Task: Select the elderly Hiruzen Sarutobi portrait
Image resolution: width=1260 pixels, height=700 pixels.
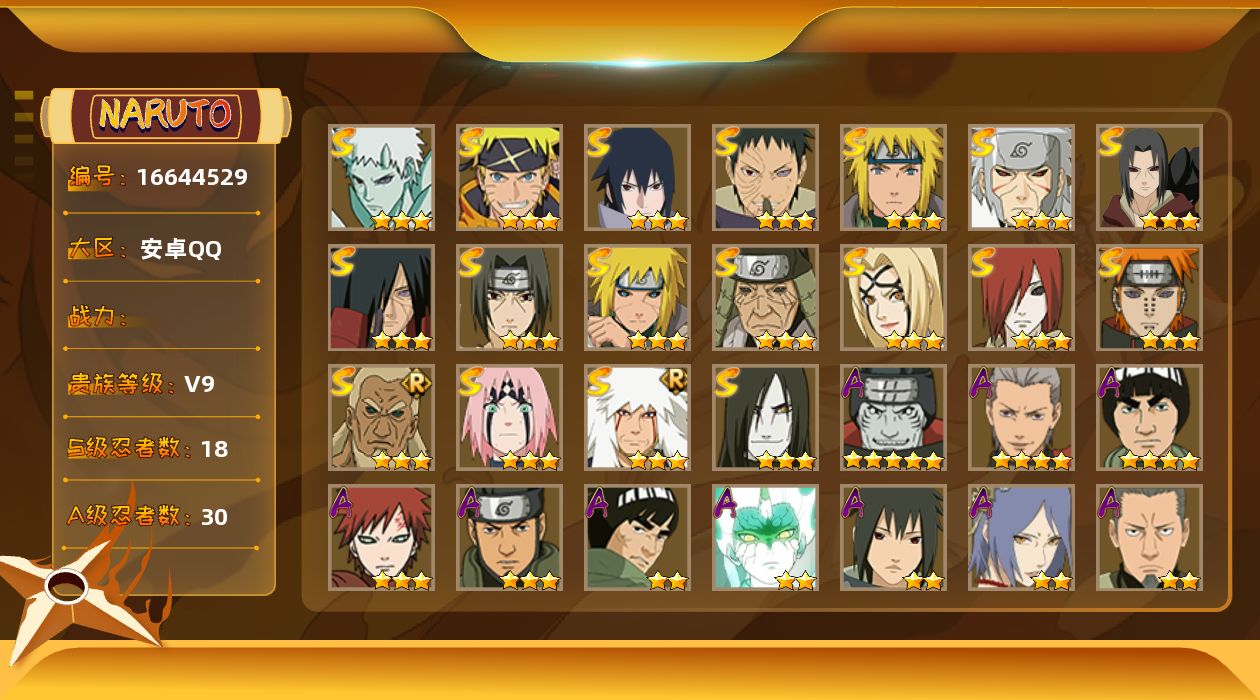Action: click(765, 297)
